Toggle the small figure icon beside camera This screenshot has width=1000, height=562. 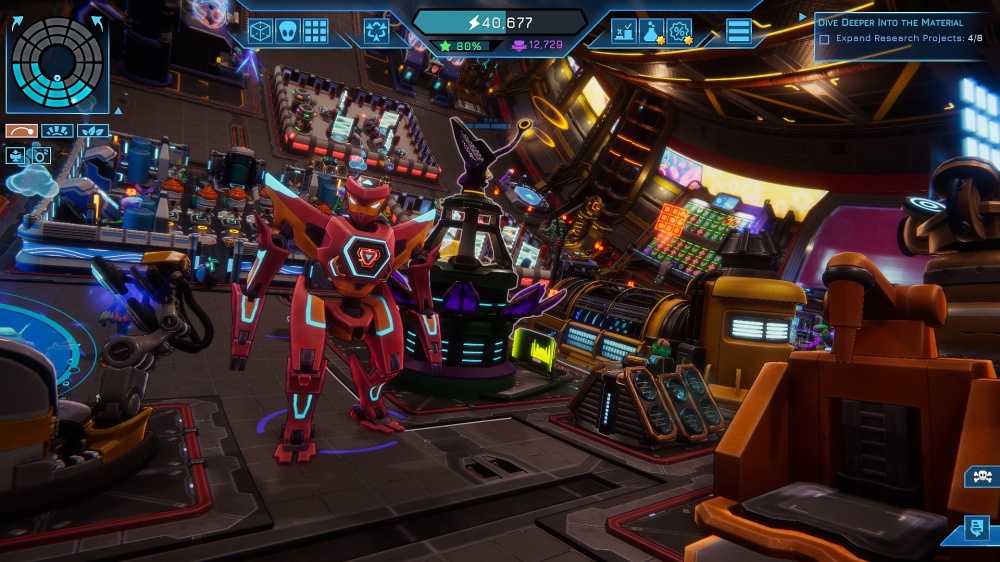(16, 155)
